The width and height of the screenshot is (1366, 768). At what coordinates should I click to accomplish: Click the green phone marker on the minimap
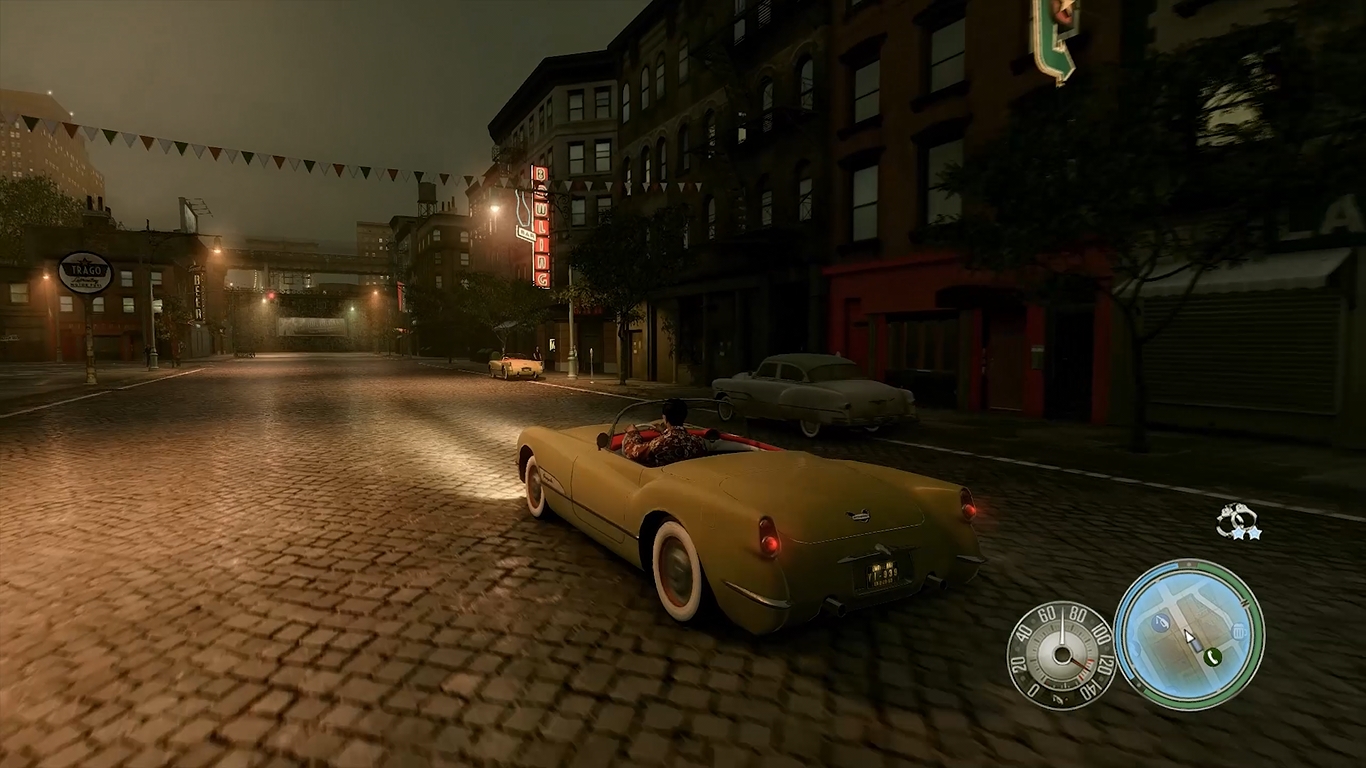pos(1213,656)
